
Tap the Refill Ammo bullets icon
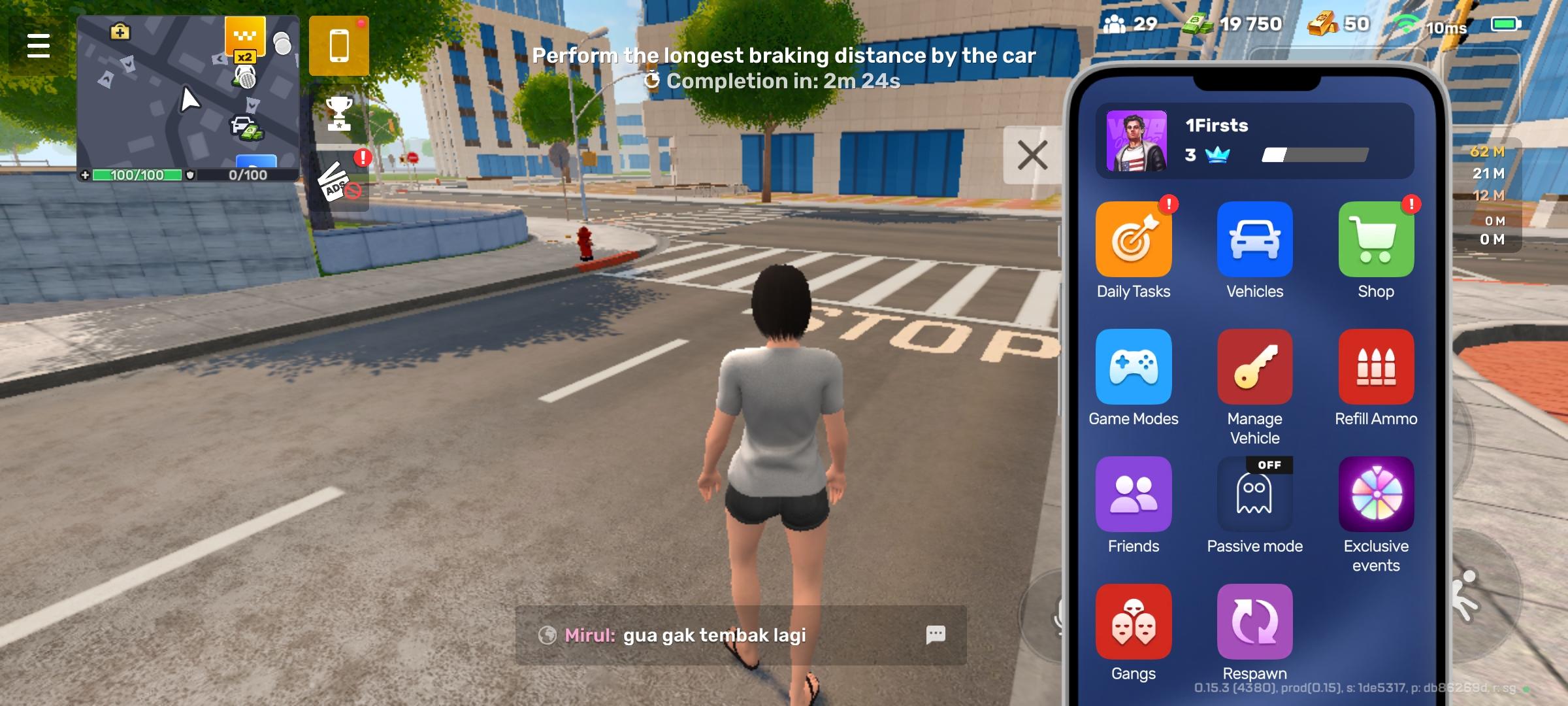pyautogui.click(x=1375, y=366)
